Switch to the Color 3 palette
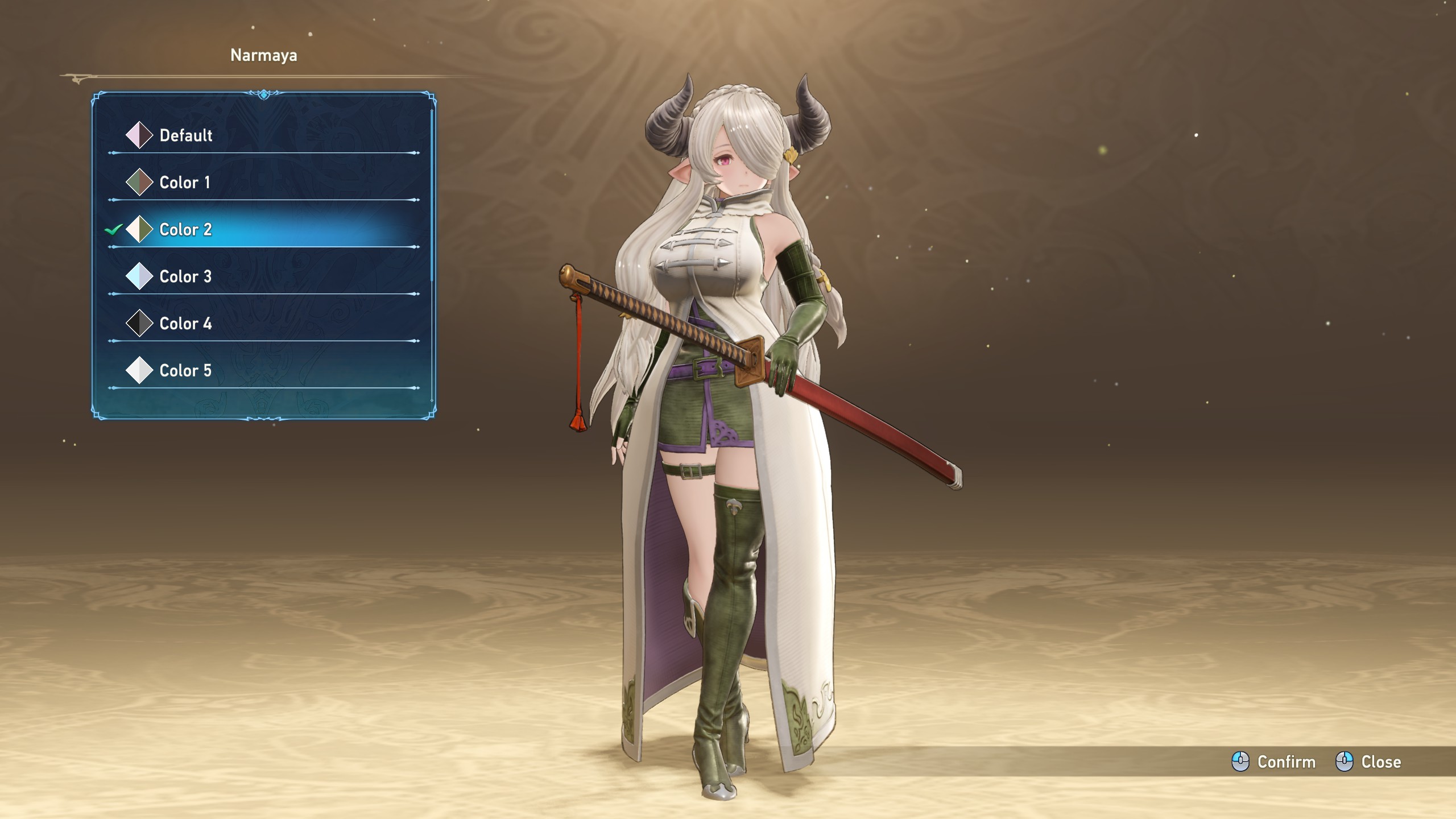 tap(185, 277)
